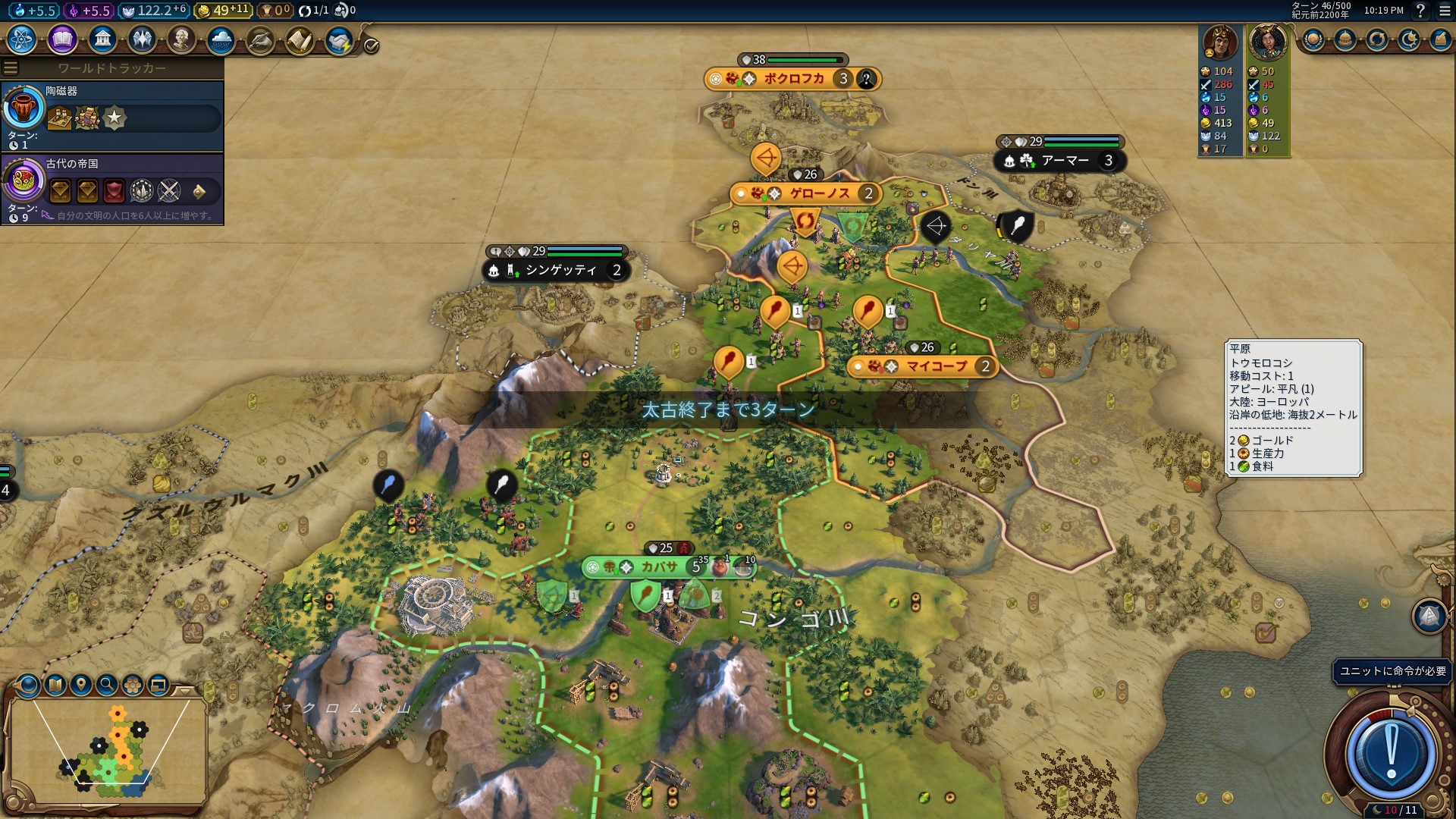The width and height of the screenshot is (1456, 819).
Task: Open the map search magnifier button
Action: (x=107, y=685)
